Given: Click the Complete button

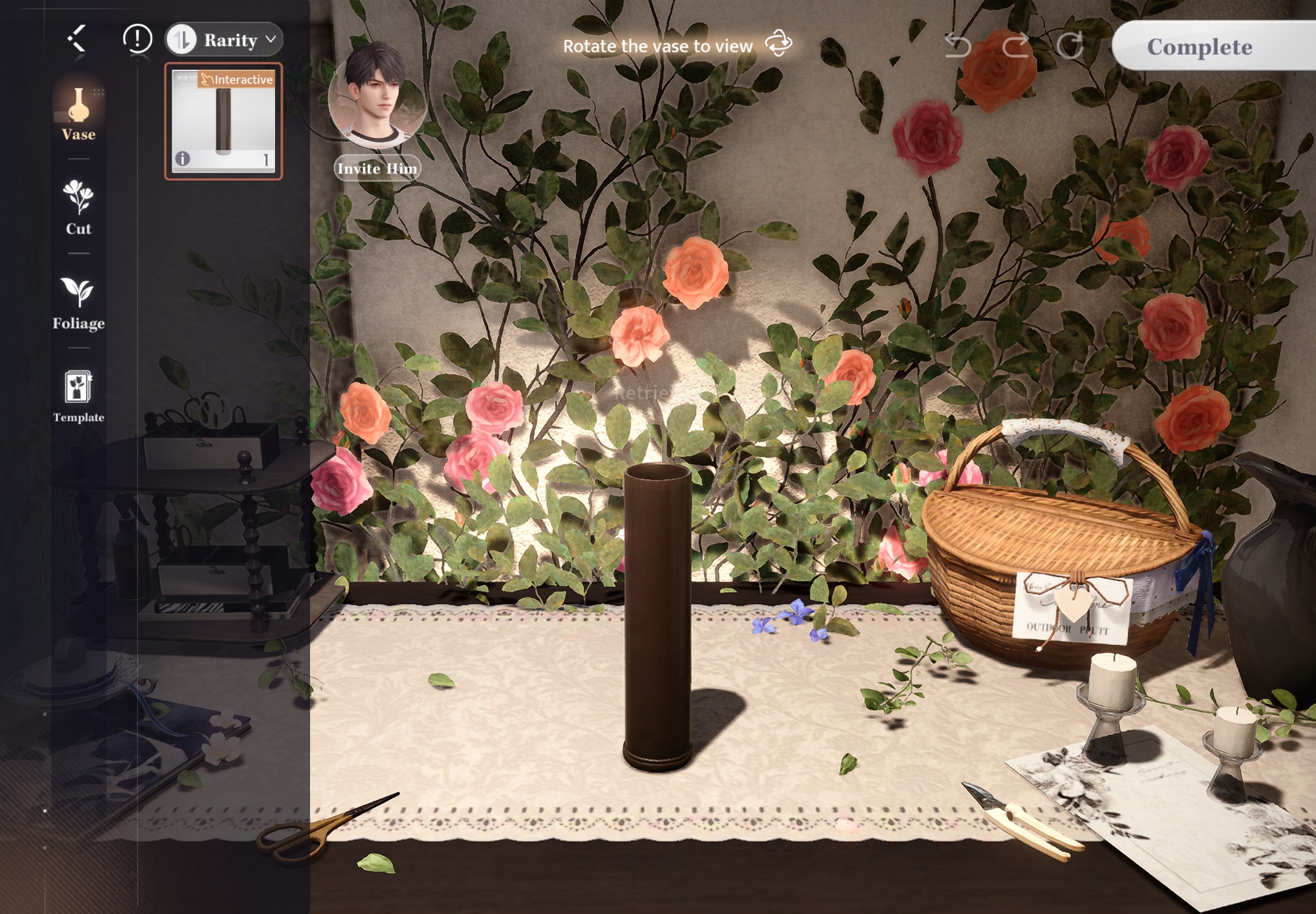Looking at the screenshot, I should tap(1200, 47).
